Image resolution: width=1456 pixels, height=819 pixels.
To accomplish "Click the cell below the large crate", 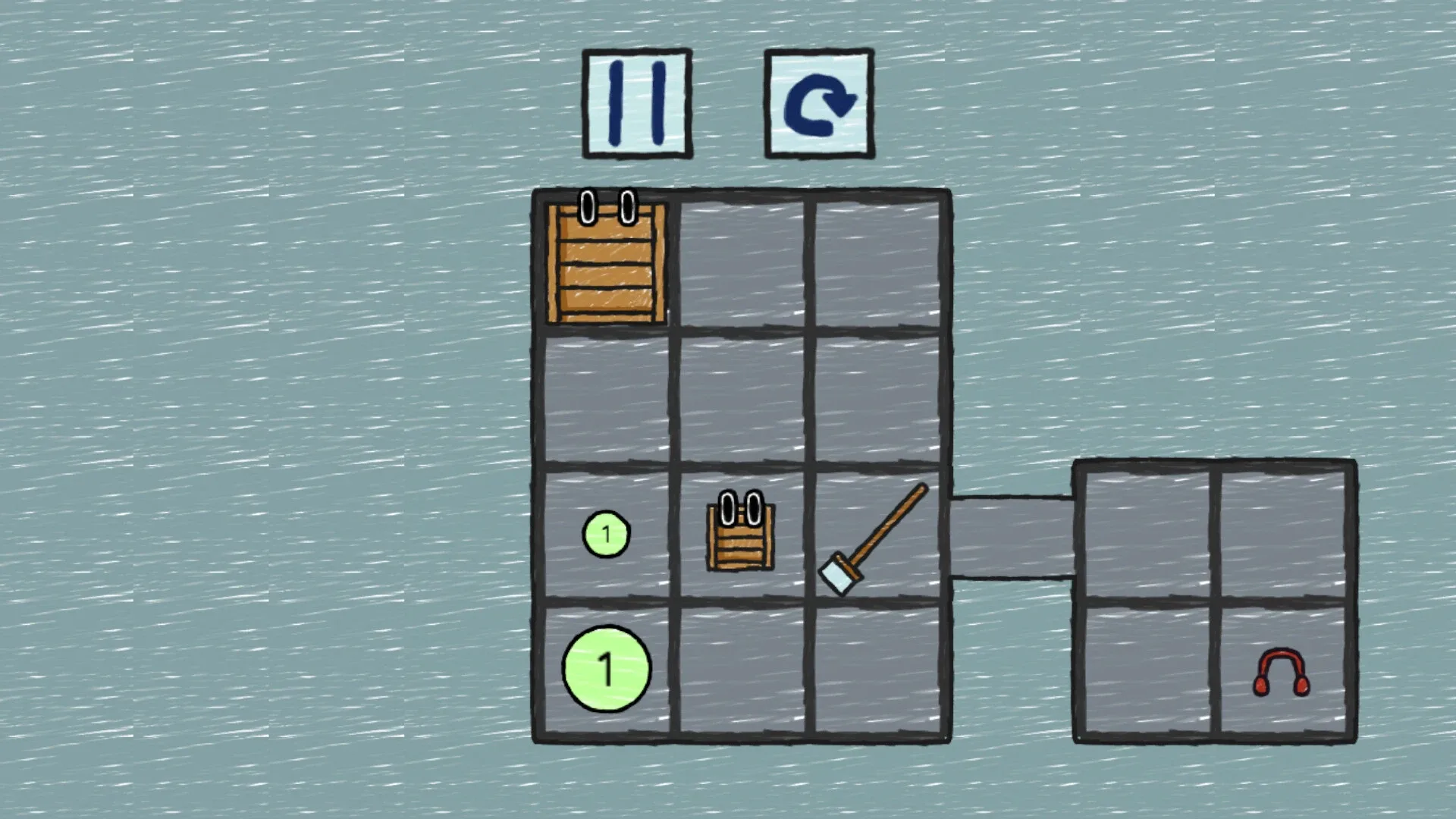I will pyautogui.click(x=605, y=398).
